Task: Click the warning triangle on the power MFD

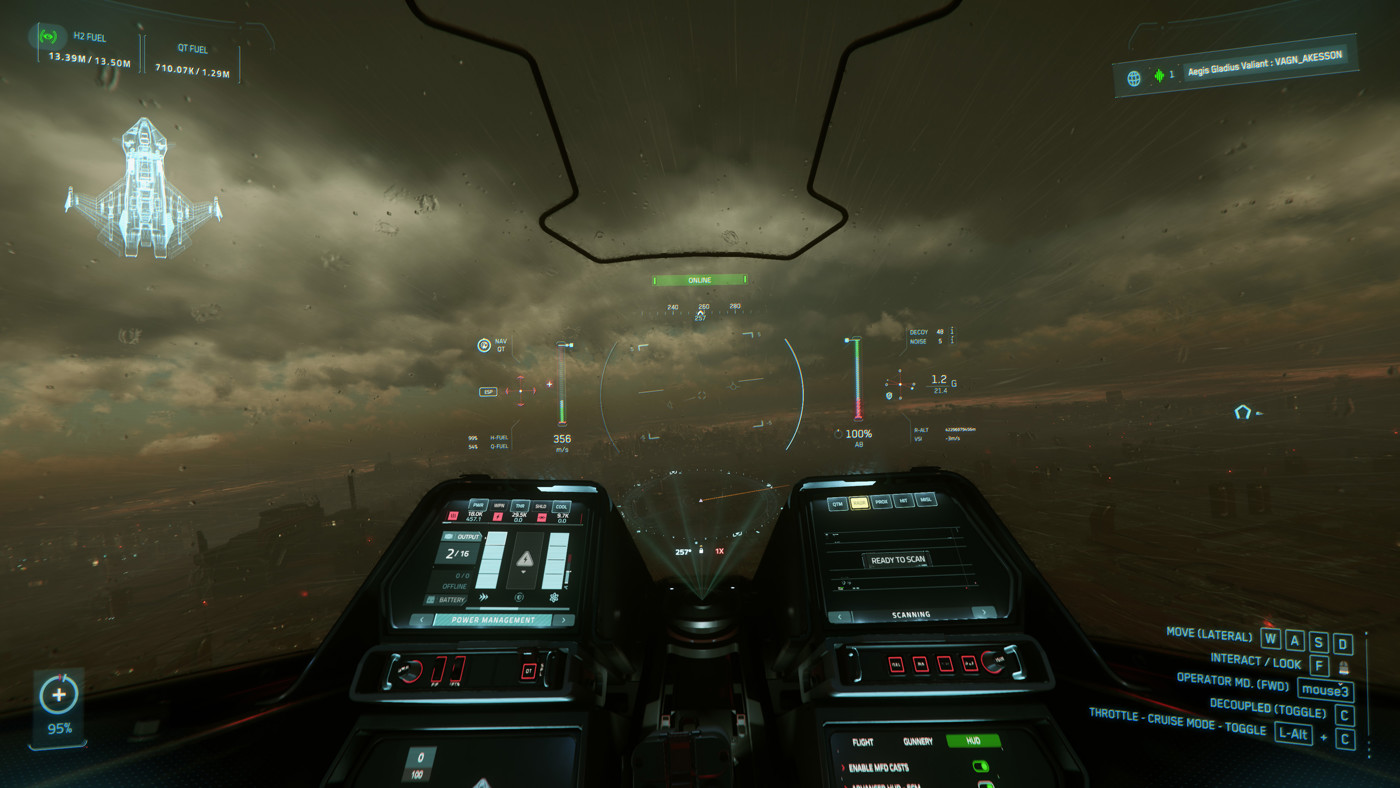Action: pyautogui.click(x=525, y=559)
